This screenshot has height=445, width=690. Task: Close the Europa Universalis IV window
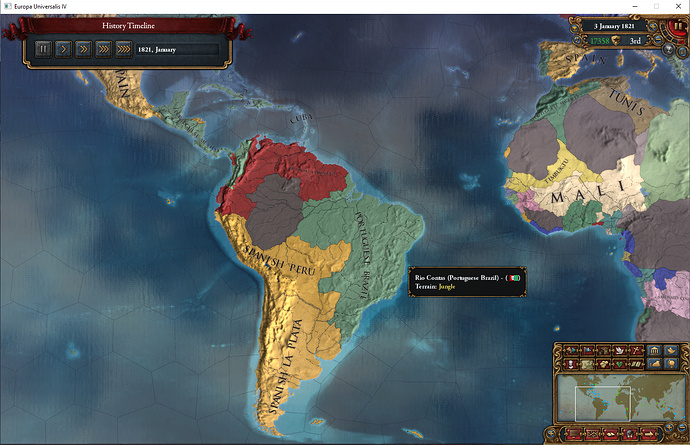(676, 7)
